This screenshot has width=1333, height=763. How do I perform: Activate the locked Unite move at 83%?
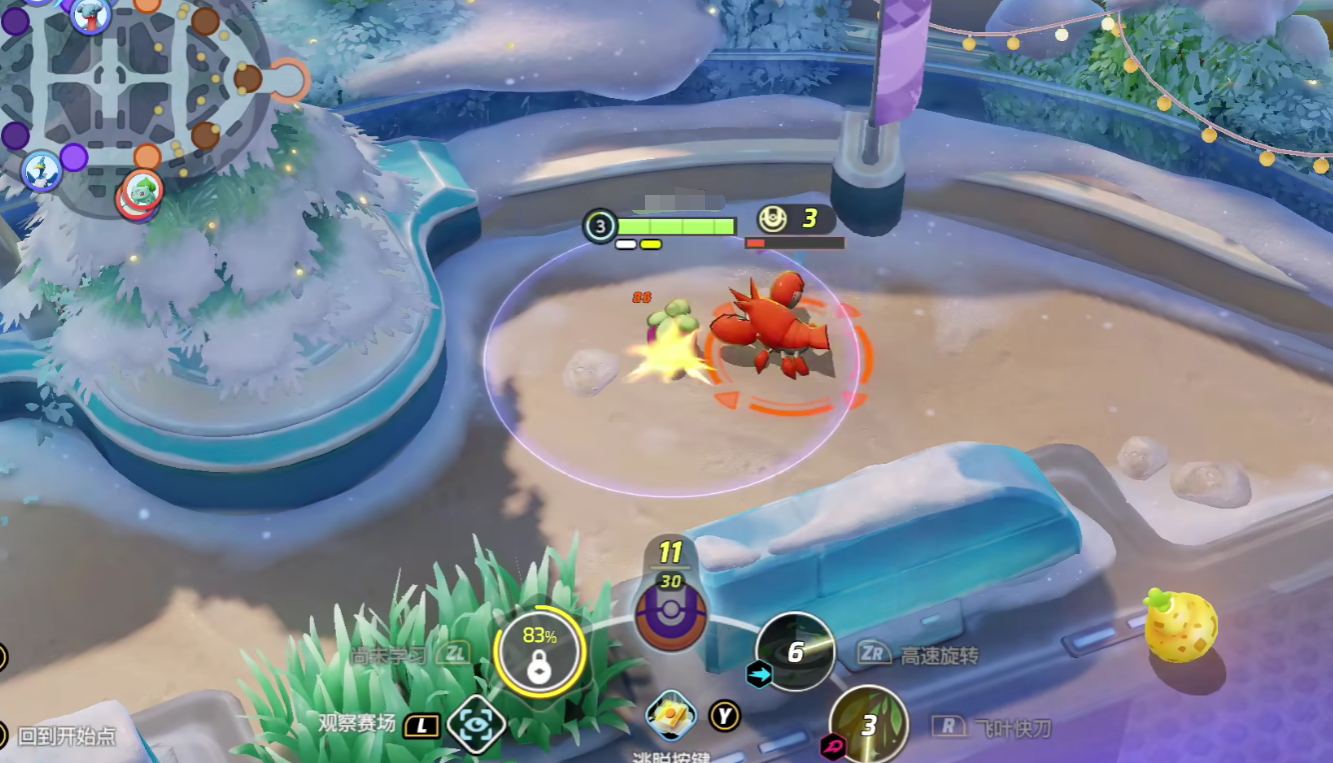539,654
